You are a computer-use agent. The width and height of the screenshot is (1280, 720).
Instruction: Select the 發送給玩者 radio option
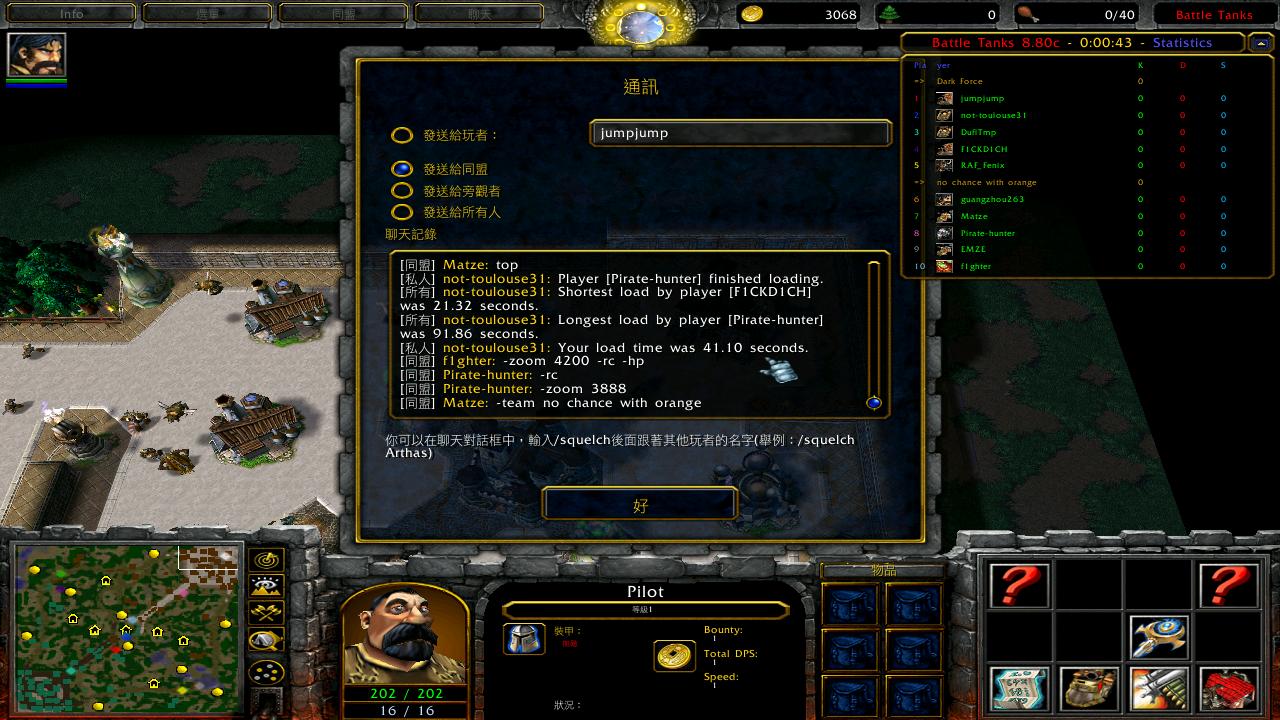tap(402, 135)
